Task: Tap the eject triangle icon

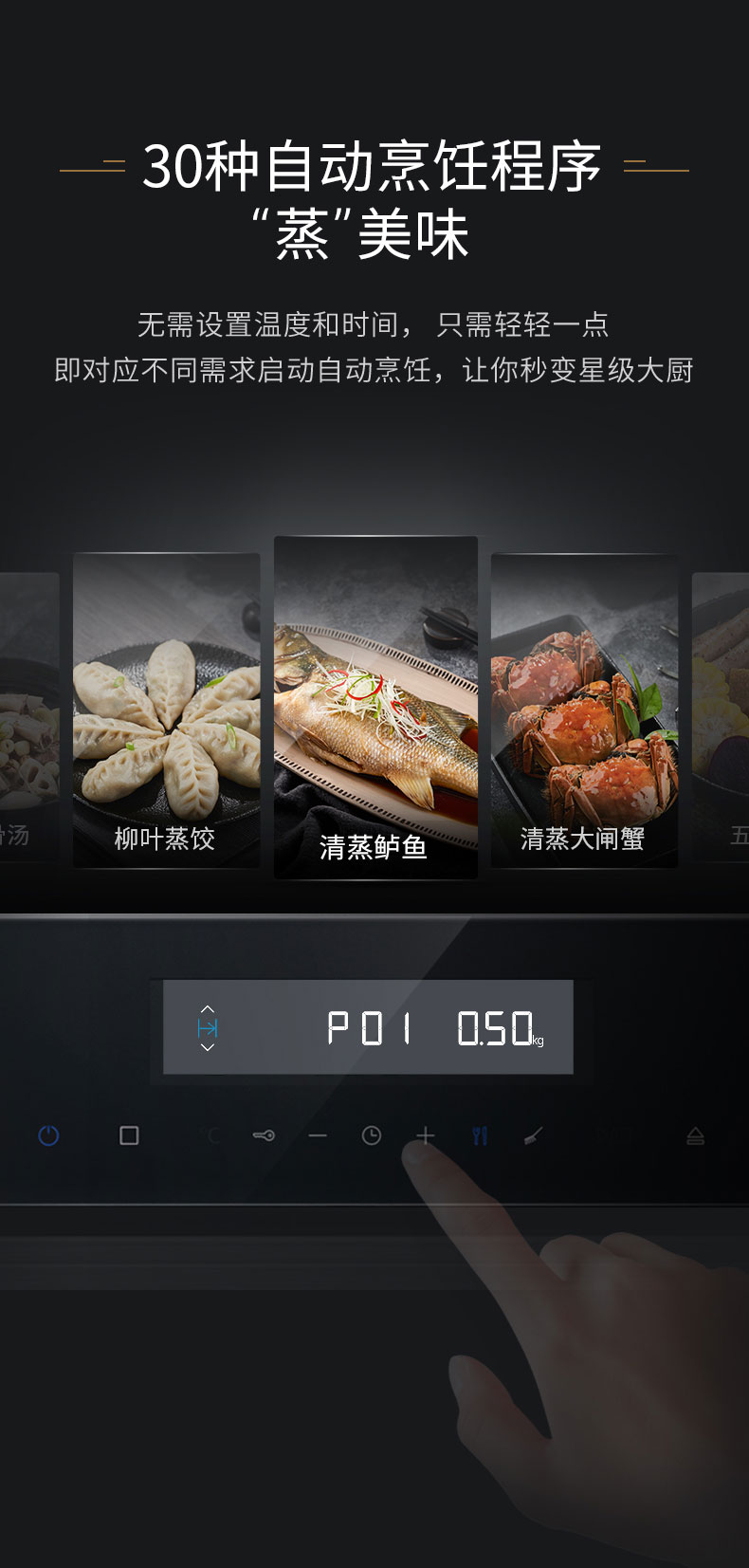Action: [x=695, y=1135]
